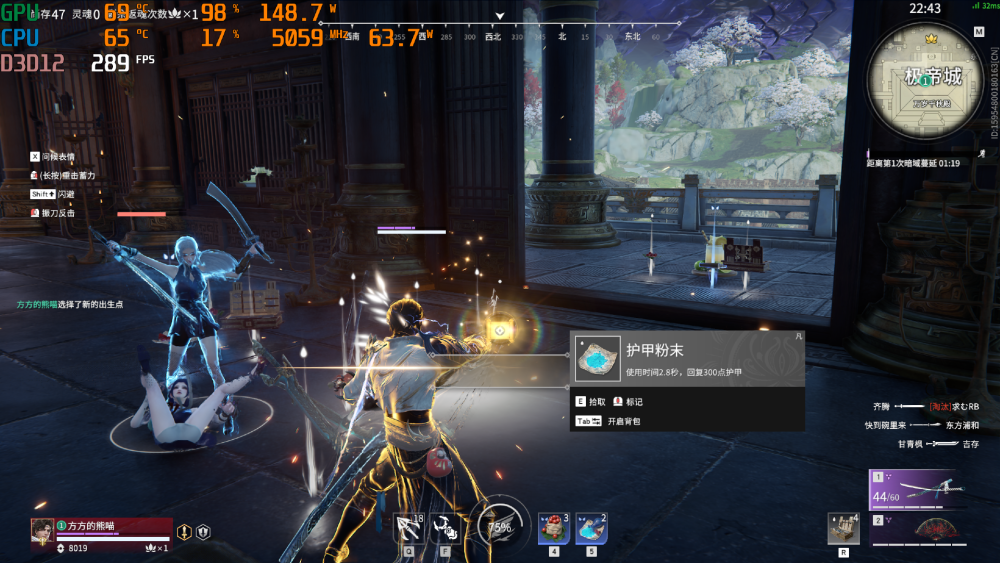Screen dimensions: 1000x563
Task: Select the 护甲粉末 armor powder item icon
Action: (x=601, y=358)
